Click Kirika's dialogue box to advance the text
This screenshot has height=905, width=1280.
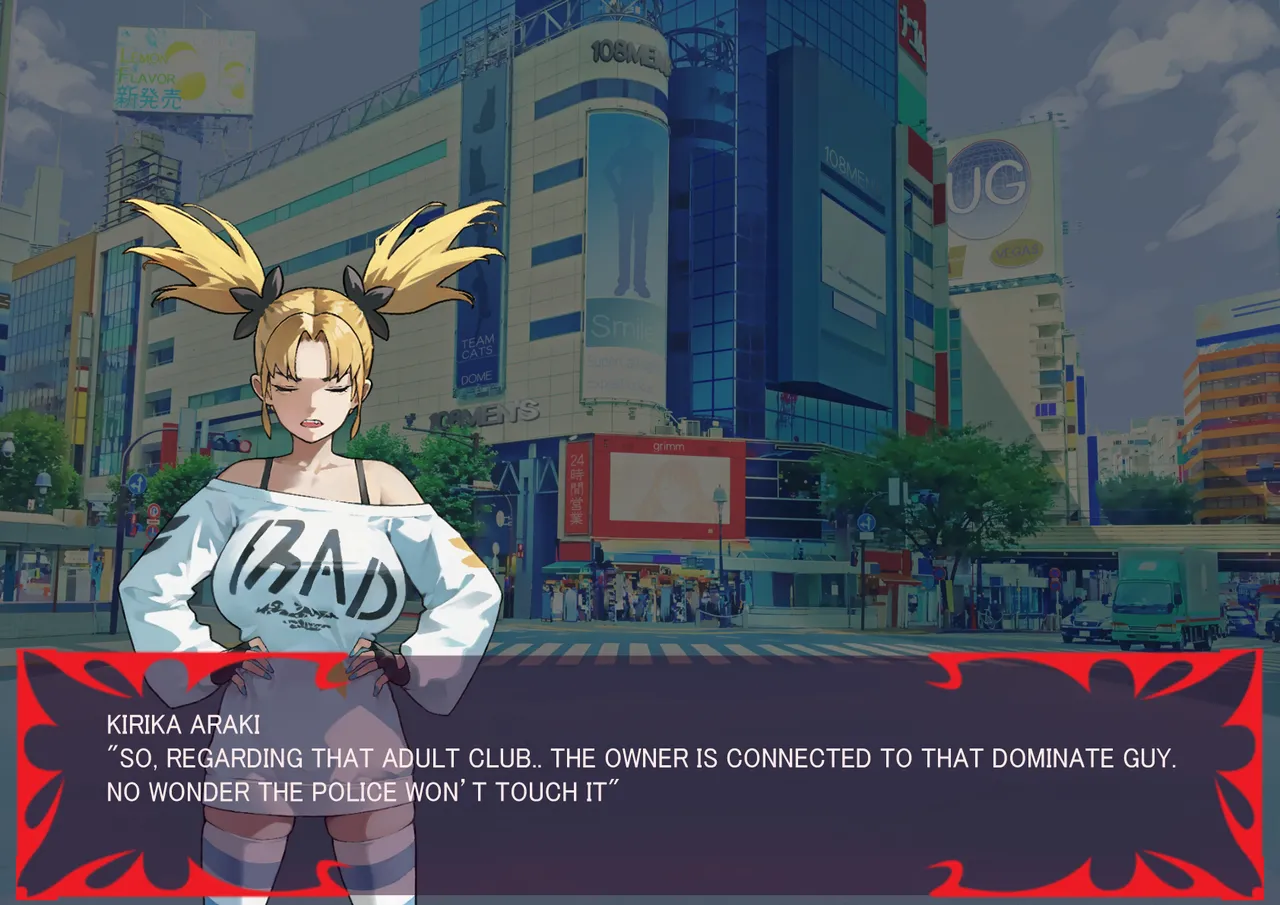coord(640,775)
